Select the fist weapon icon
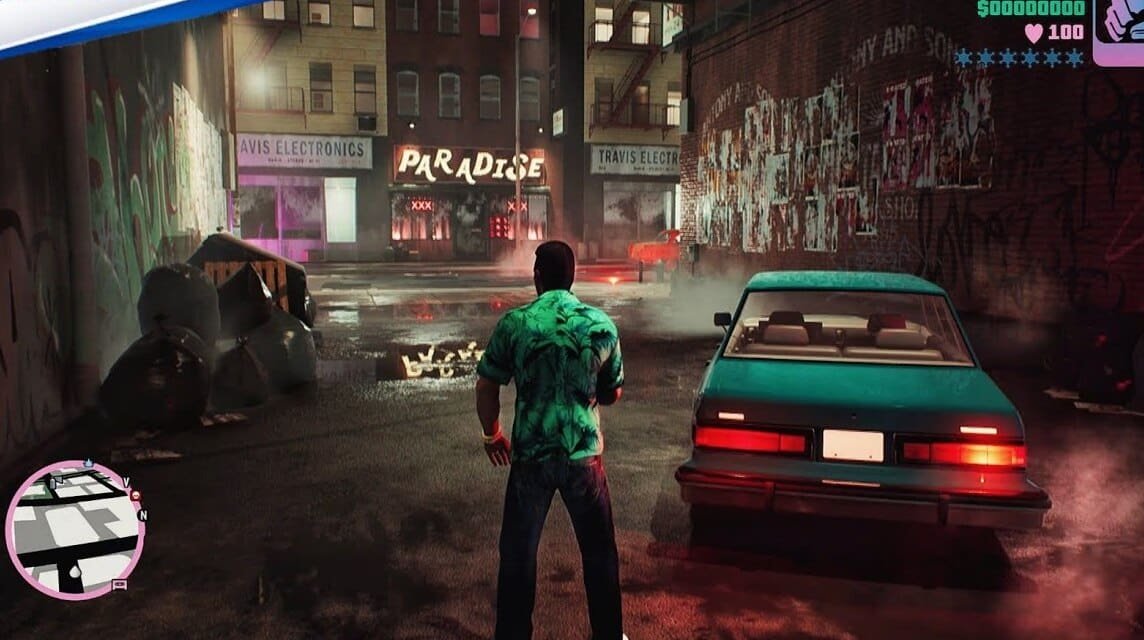The image size is (1144, 640). pyautogui.click(x=1120, y=30)
